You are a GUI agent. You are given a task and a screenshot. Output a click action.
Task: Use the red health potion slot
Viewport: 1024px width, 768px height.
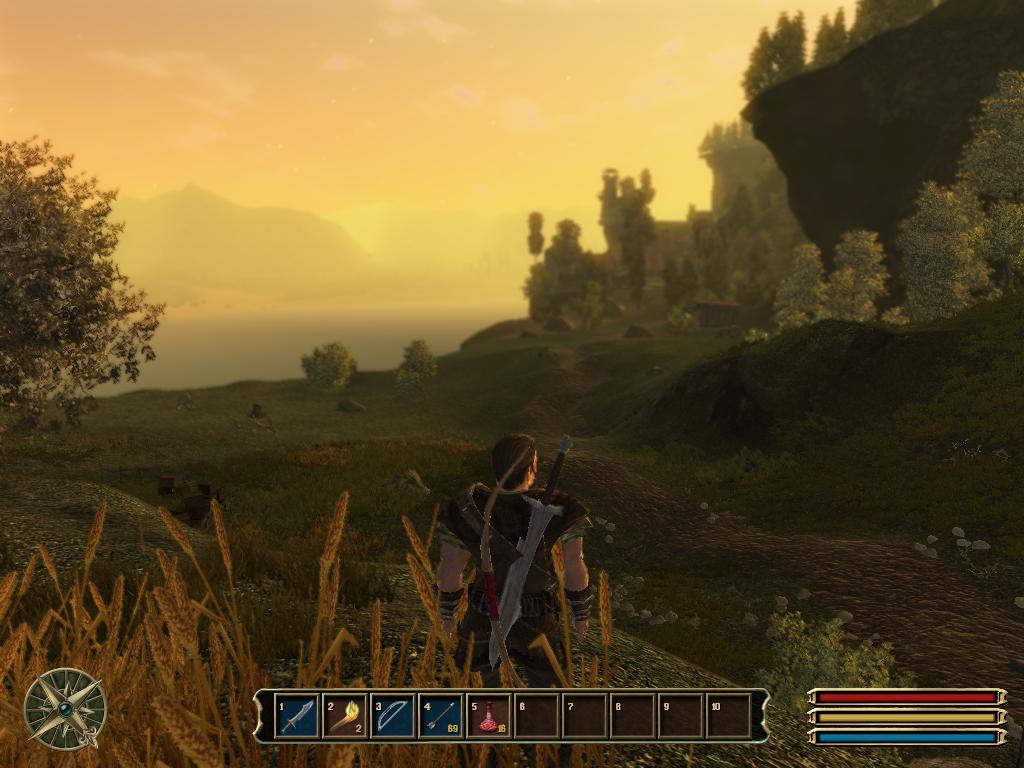pyautogui.click(x=489, y=716)
